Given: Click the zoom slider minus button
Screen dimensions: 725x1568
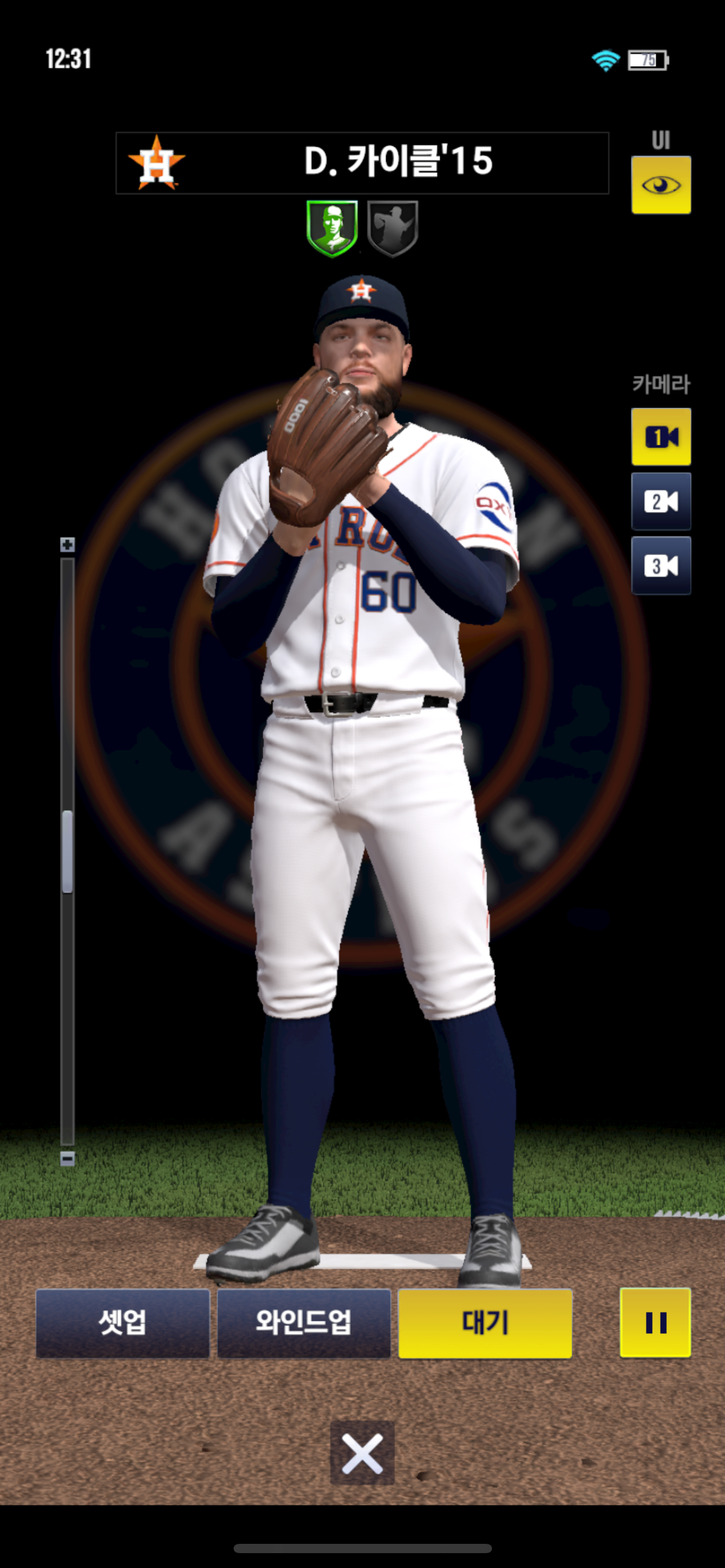Looking at the screenshot, I should point(68,1158).
